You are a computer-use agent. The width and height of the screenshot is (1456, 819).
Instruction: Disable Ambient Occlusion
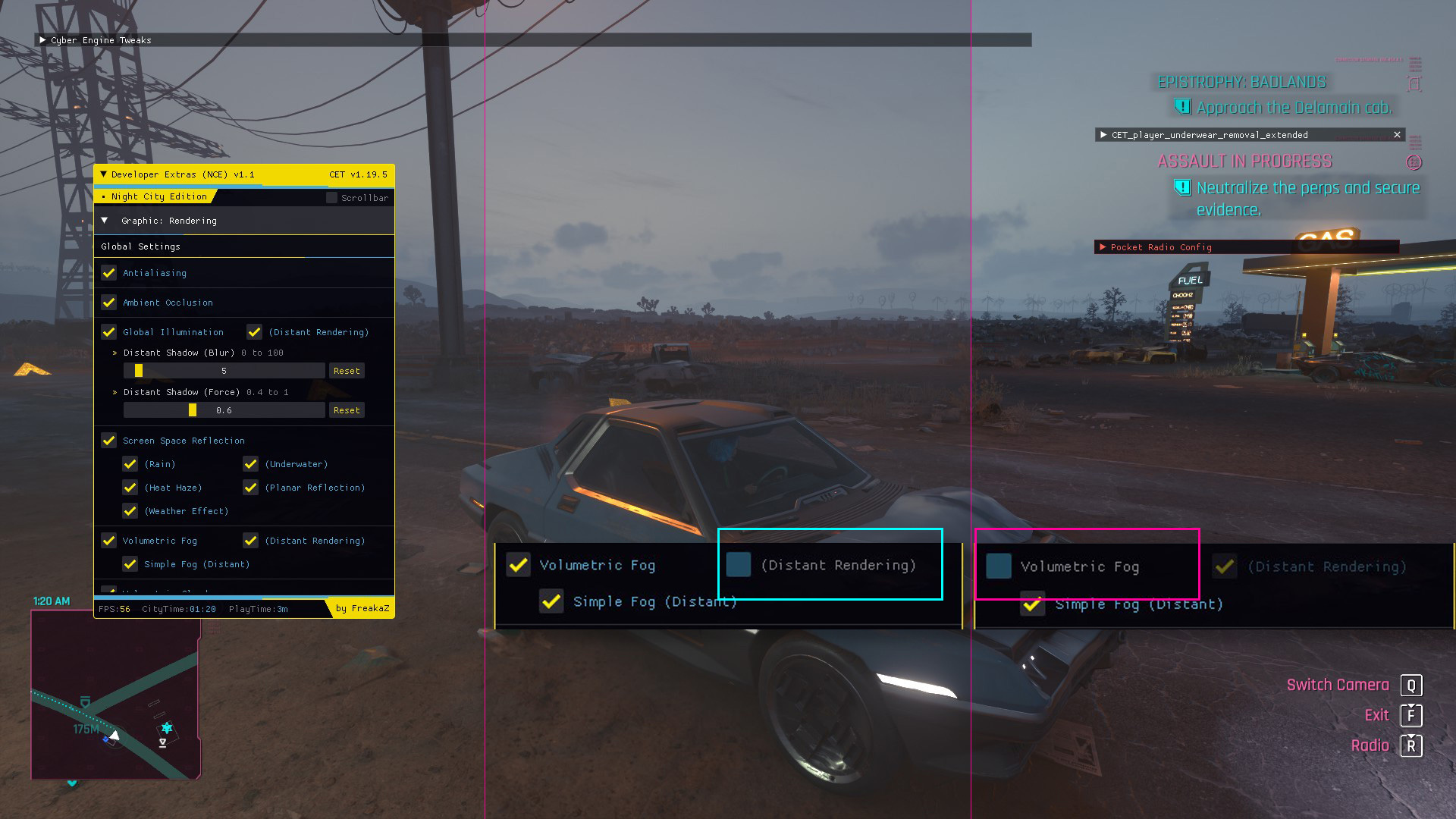(x=109, y=303)
